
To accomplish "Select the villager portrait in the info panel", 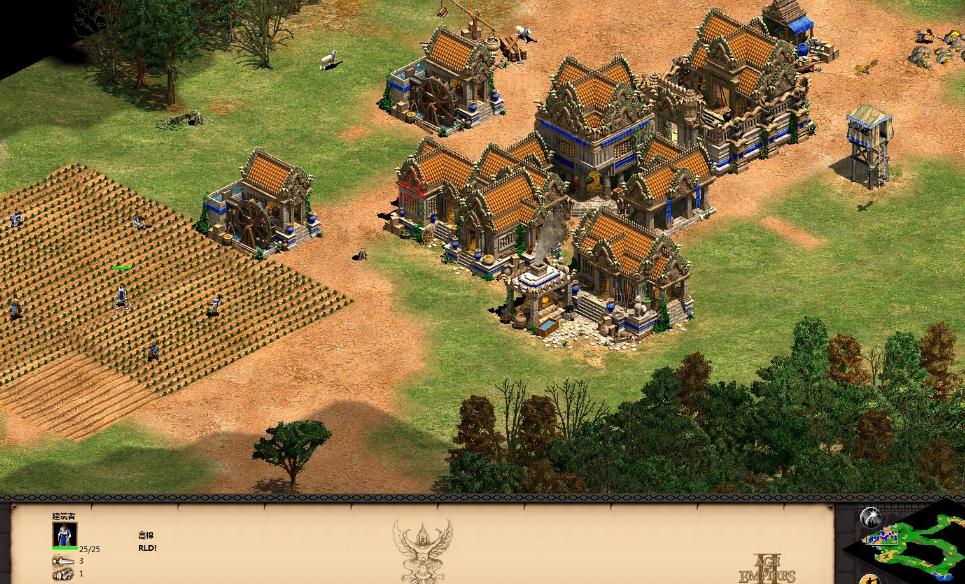I will [64, 534].
